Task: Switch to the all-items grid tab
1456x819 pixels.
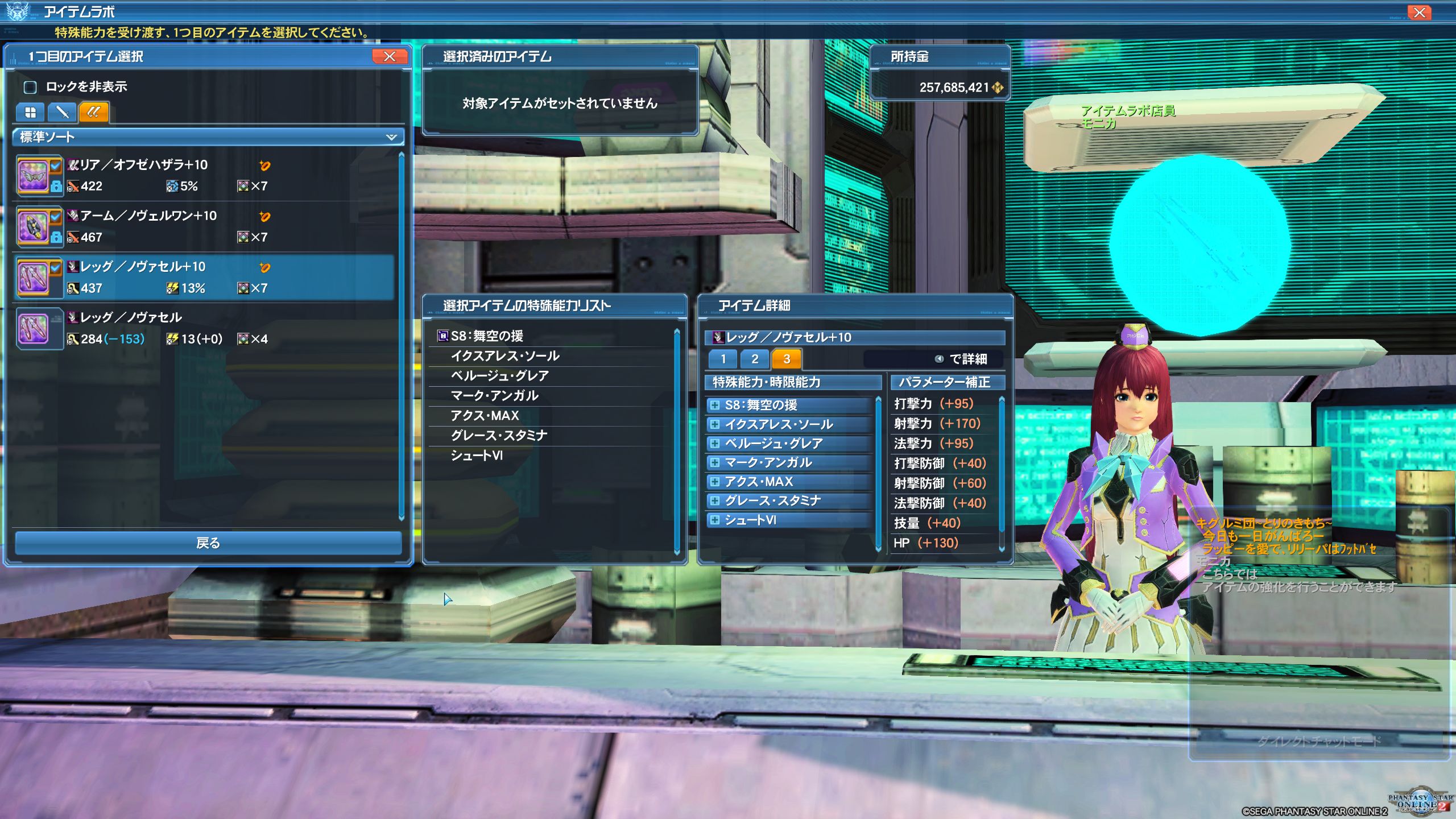Action: point(30,112)
